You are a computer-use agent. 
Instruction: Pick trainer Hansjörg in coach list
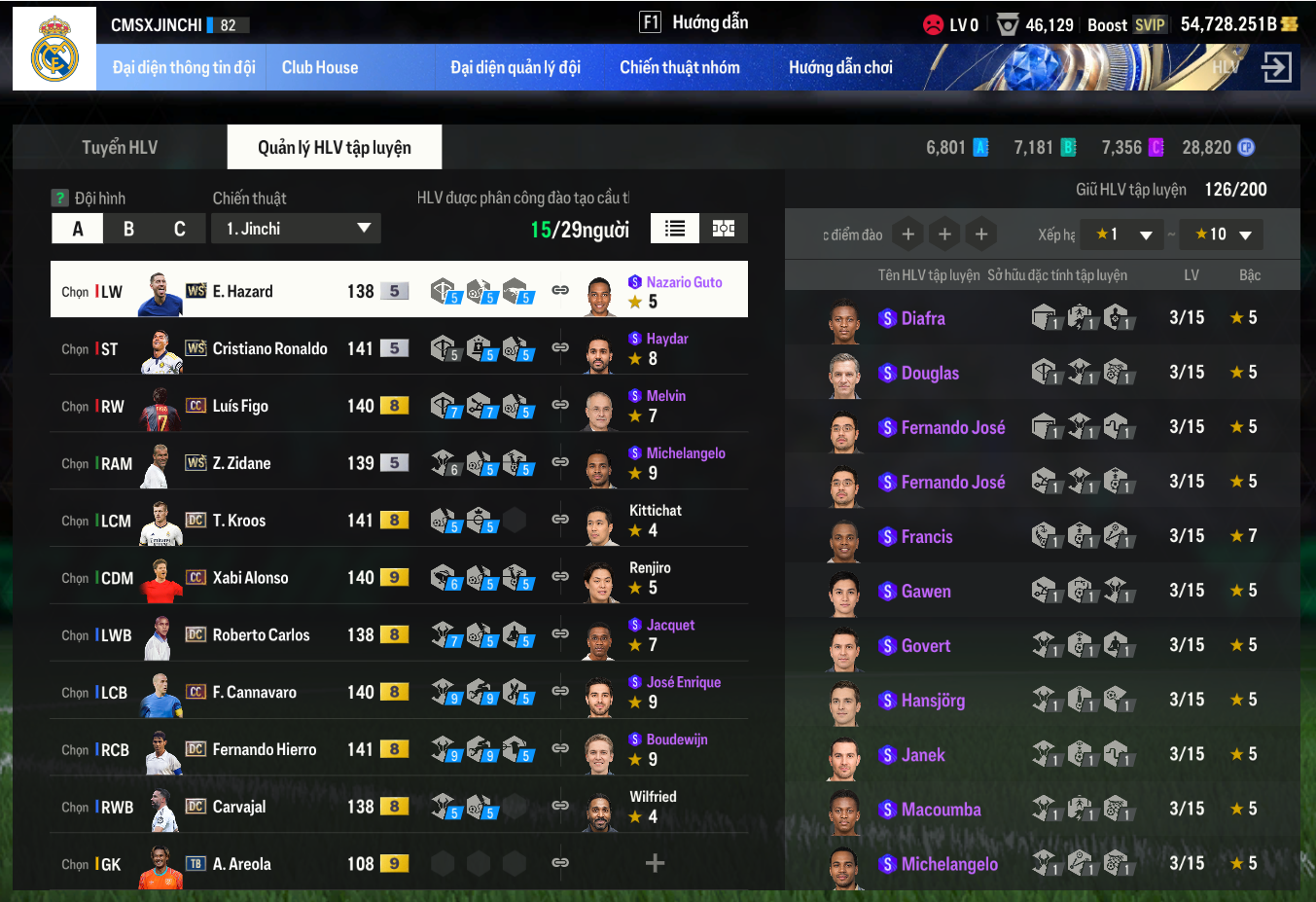click(x=933, y=700)
